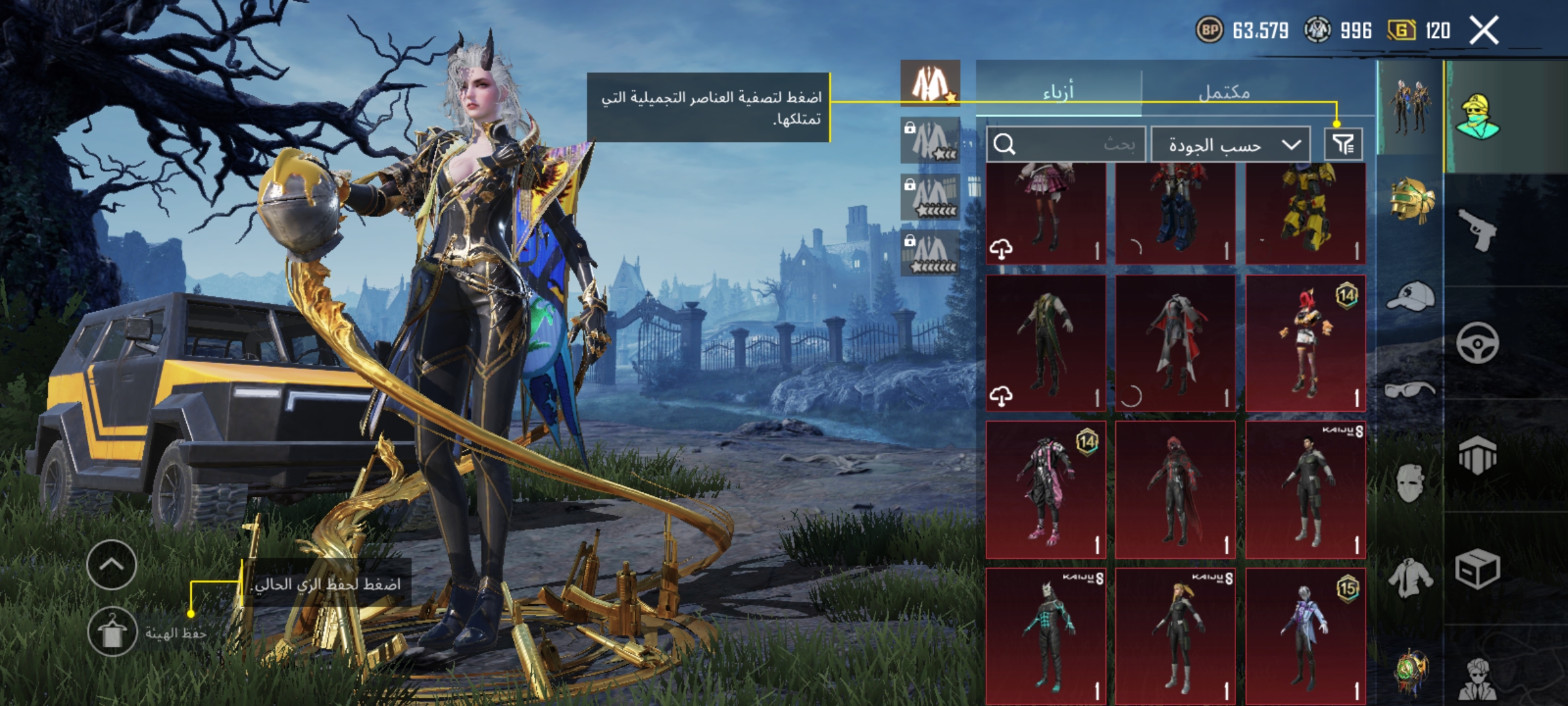Select the pink and black level 14 outfit

(1045, 490)
